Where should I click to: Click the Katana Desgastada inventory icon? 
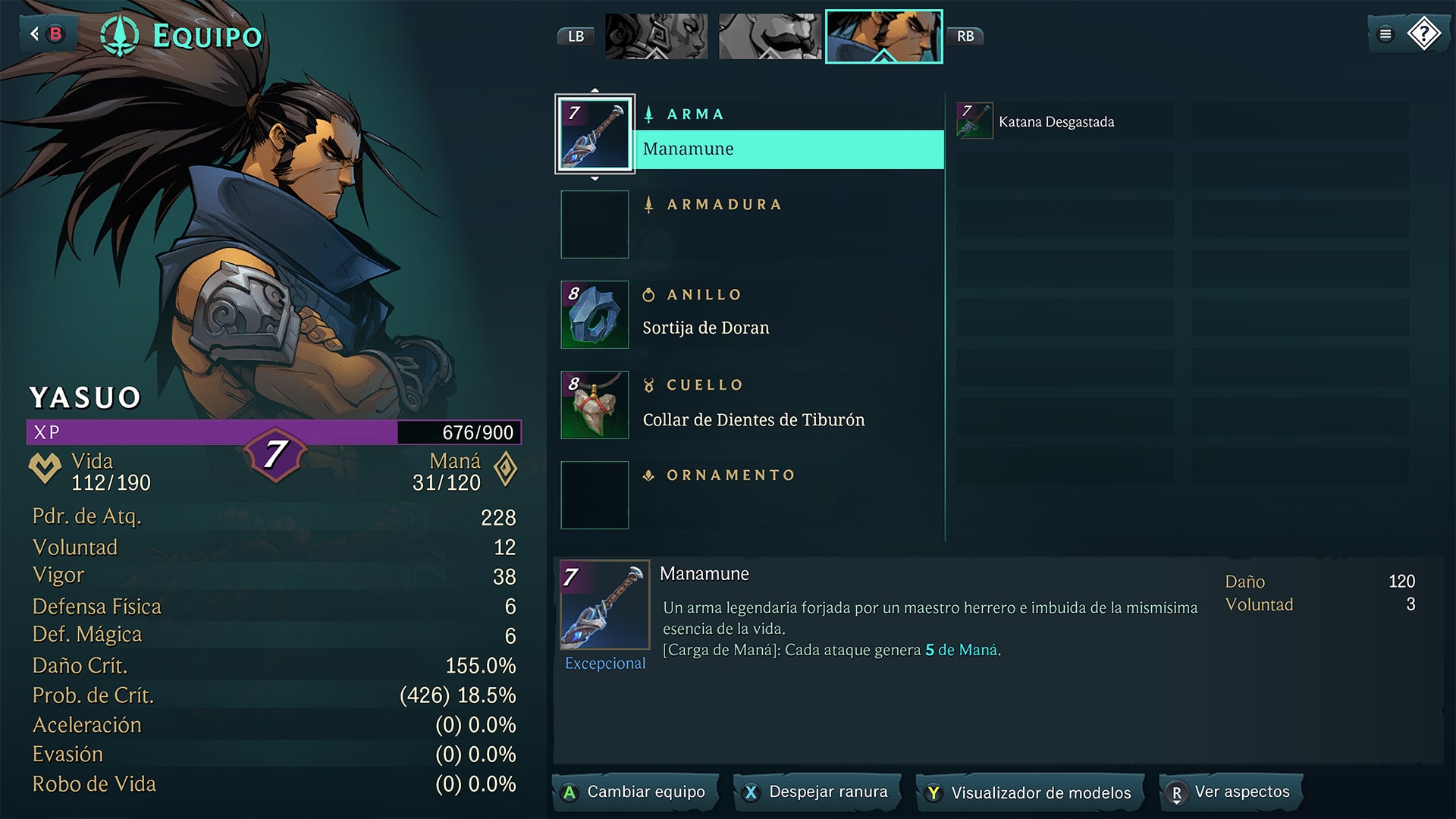coord(974,120)
